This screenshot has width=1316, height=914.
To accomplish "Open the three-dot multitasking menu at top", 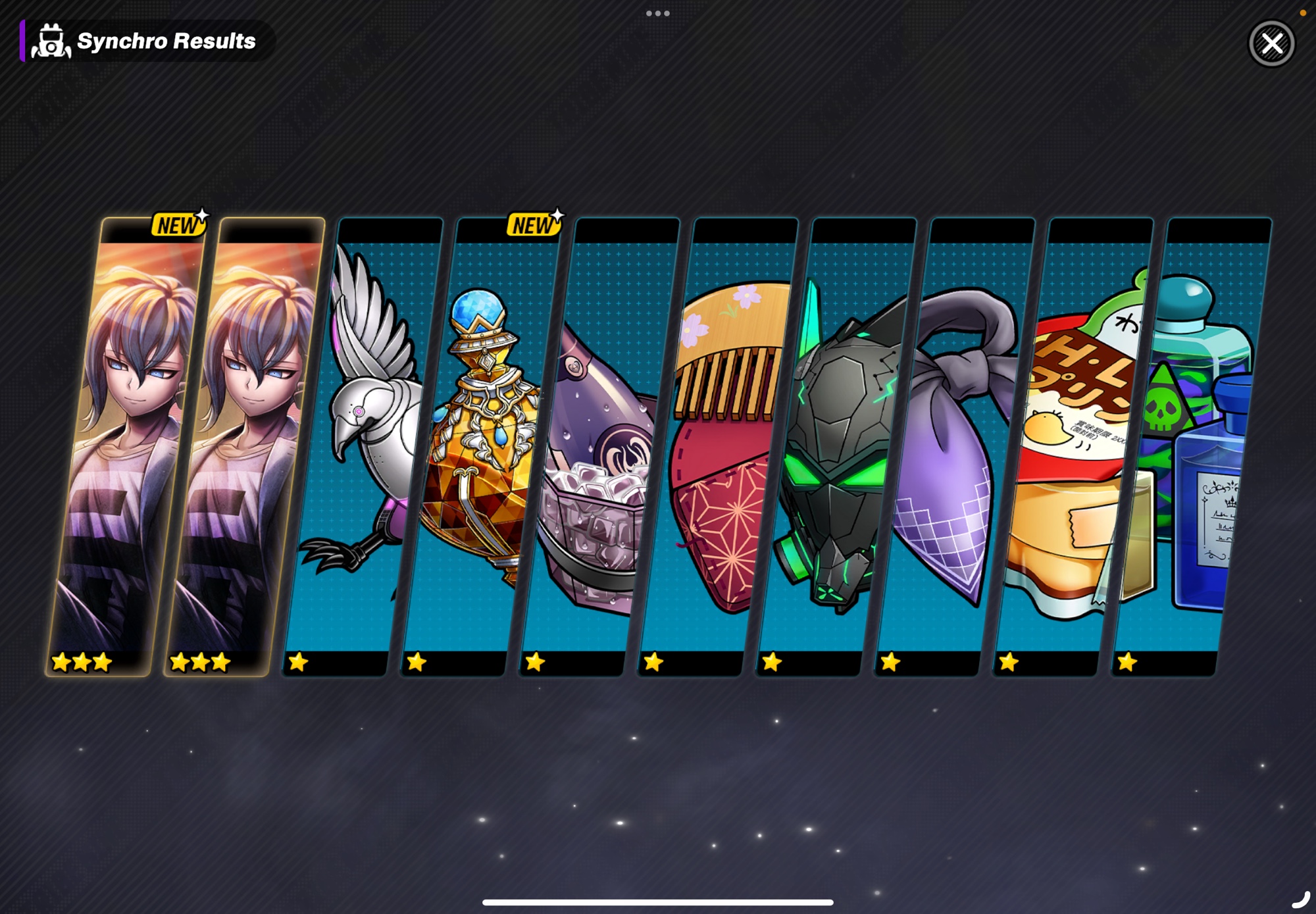I will point(658,13).
